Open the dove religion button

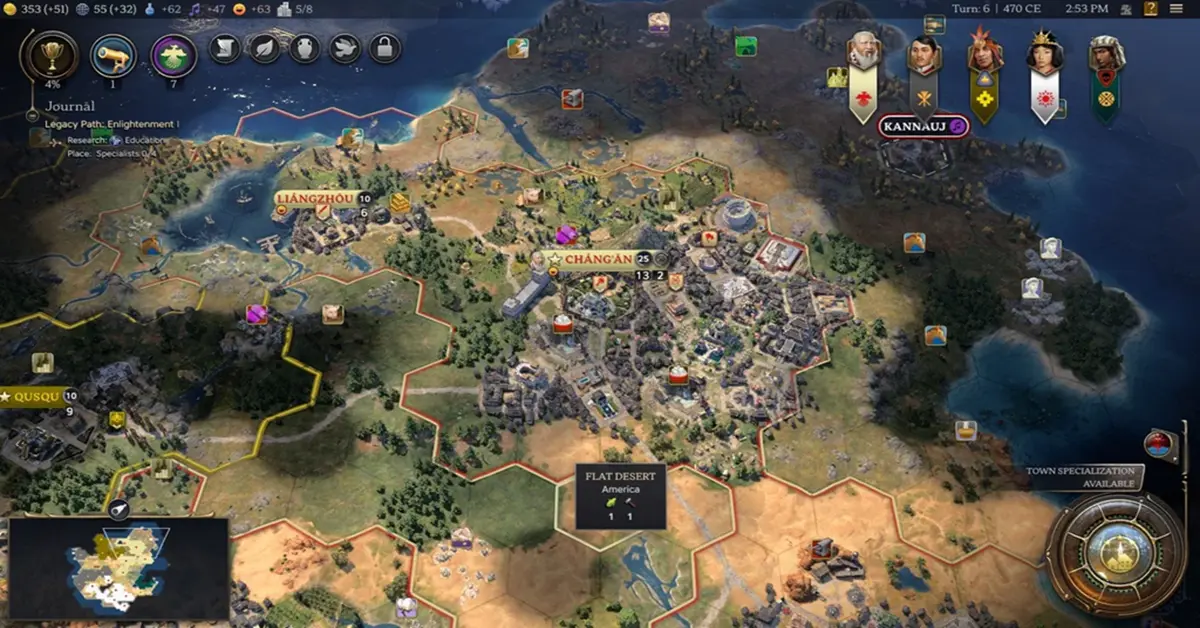(344, 47)
